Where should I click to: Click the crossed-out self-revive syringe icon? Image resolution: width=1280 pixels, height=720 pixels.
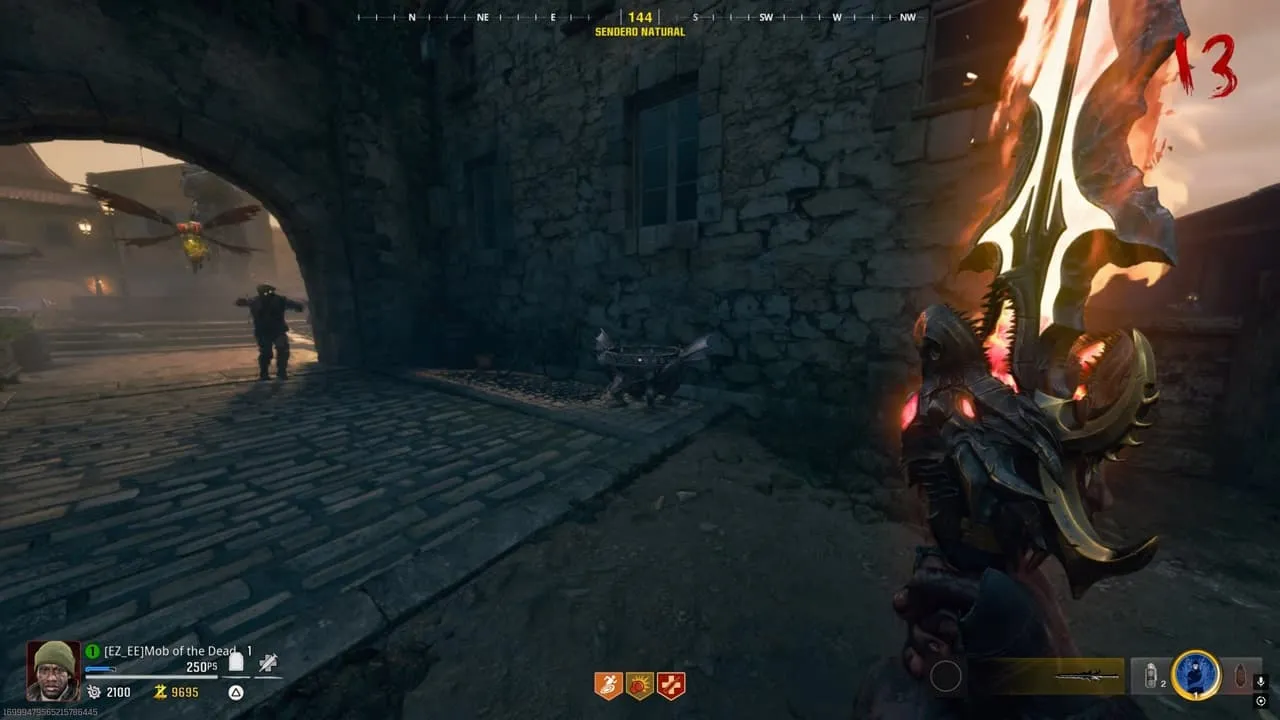coord(267,662)
